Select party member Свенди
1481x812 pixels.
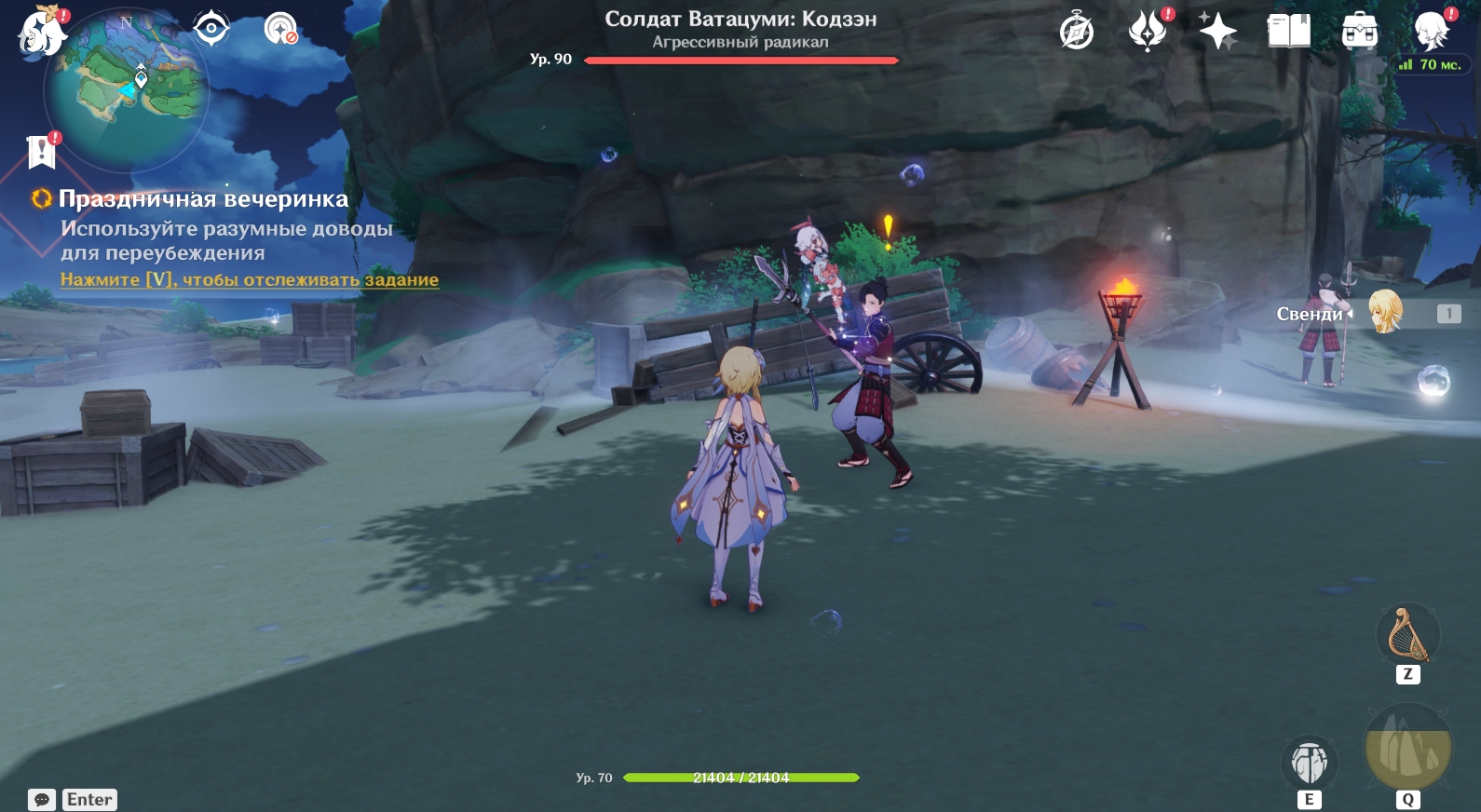(x=1385, y=313)
